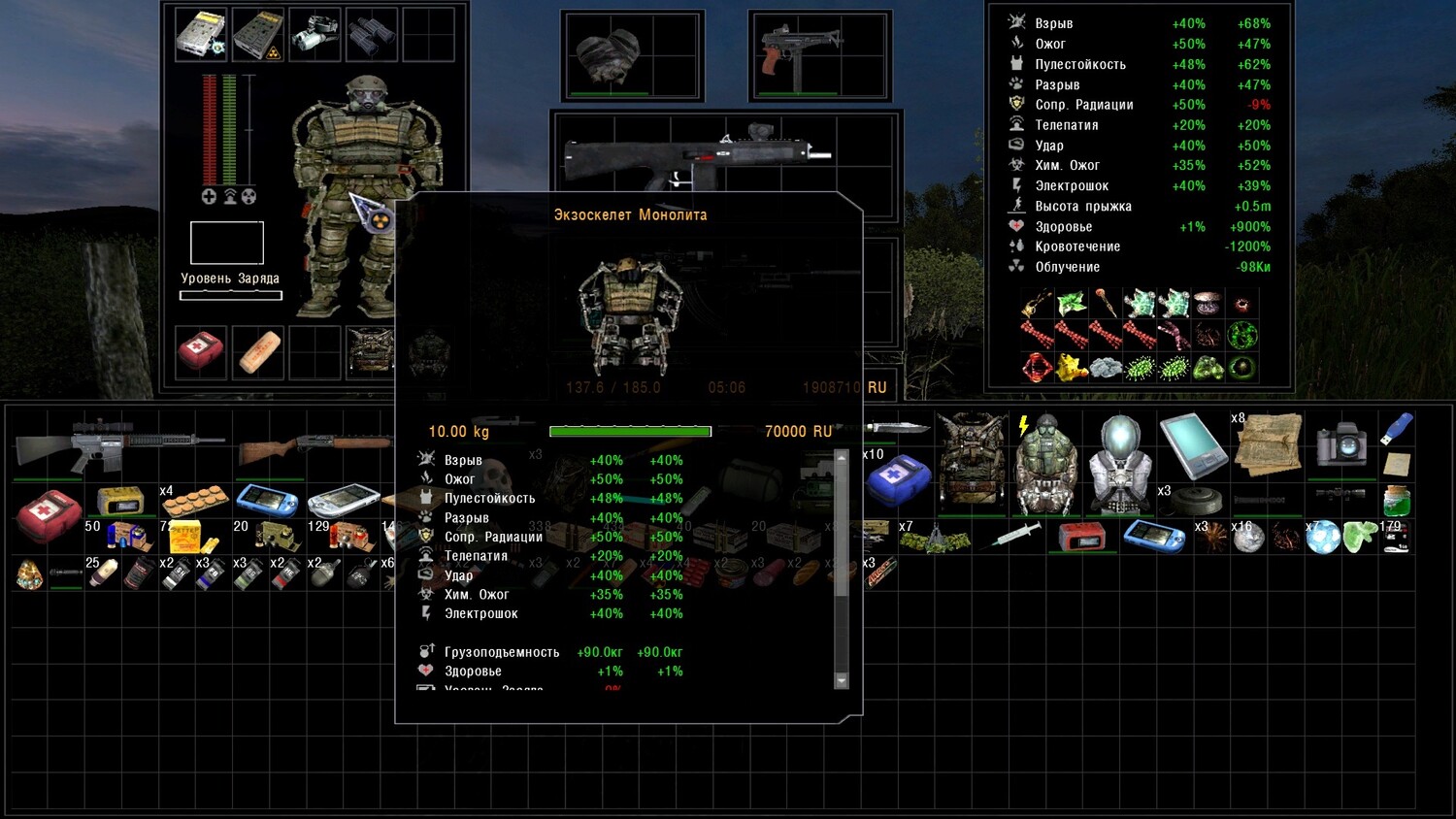Viewport: 1456px width, 819px height.
Task: Pick the blue USB flash drive
Action: [x=1397, y=428]
